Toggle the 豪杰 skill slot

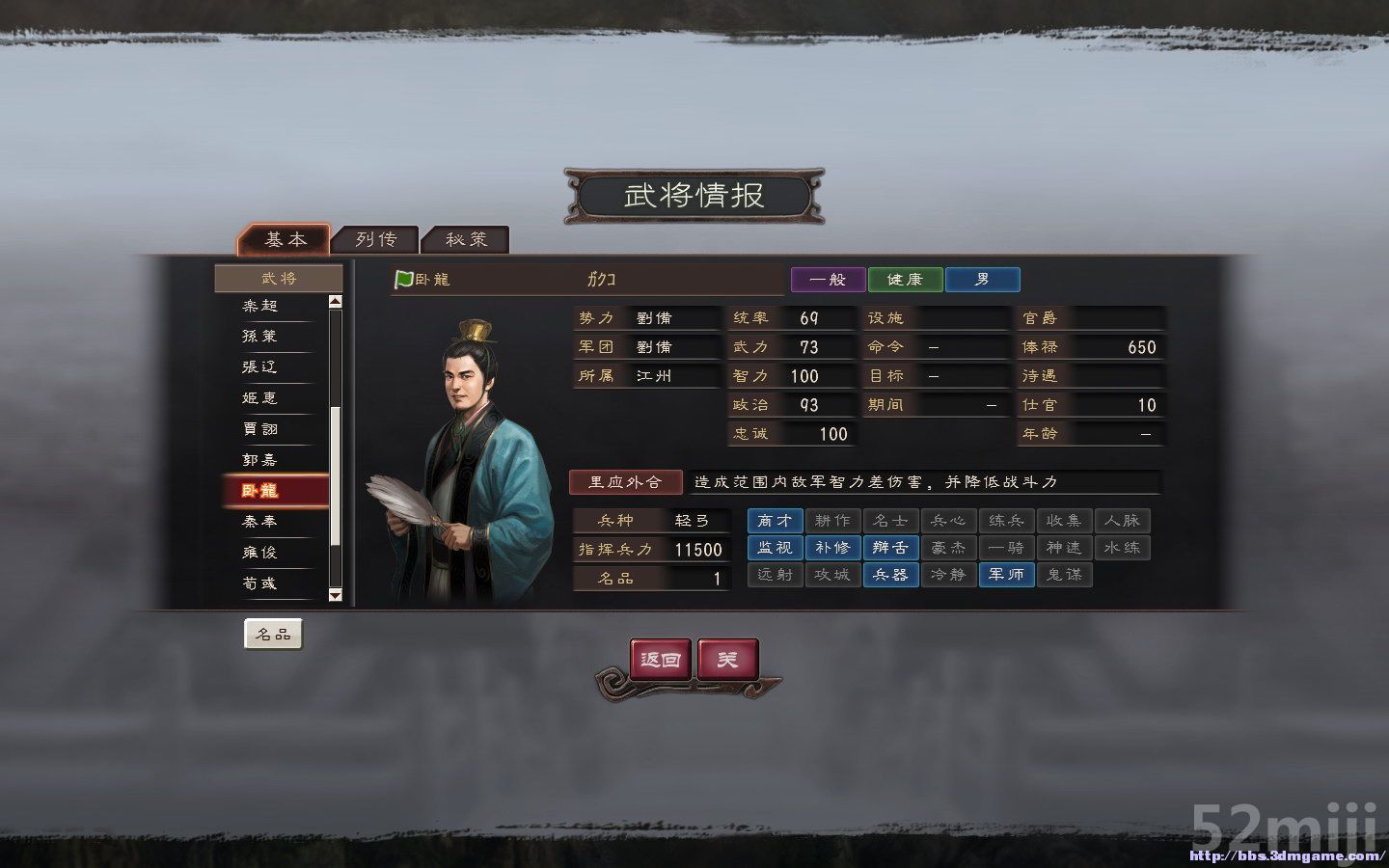coord(948,548)
